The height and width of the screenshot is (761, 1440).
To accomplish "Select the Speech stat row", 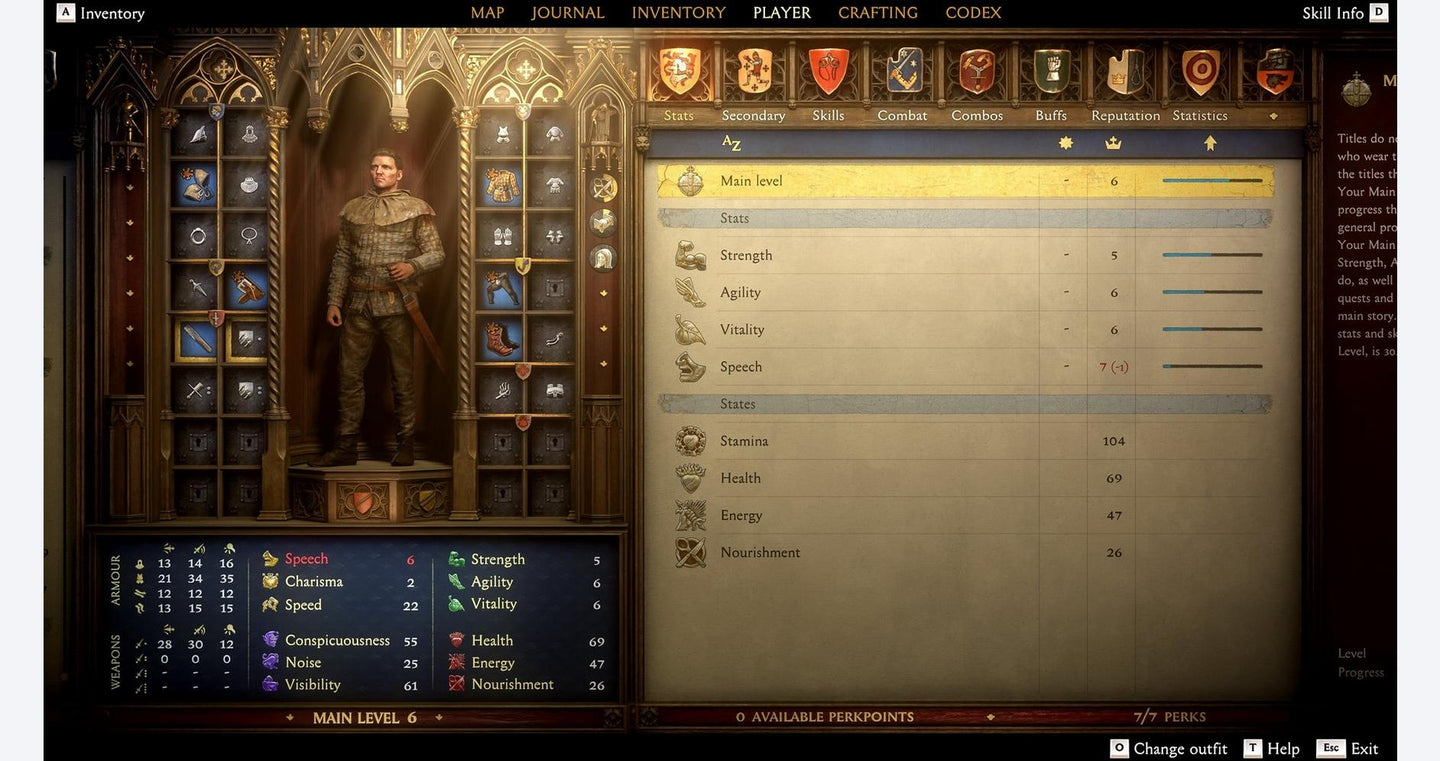I will pyautogui.click(x=965, y=367).
